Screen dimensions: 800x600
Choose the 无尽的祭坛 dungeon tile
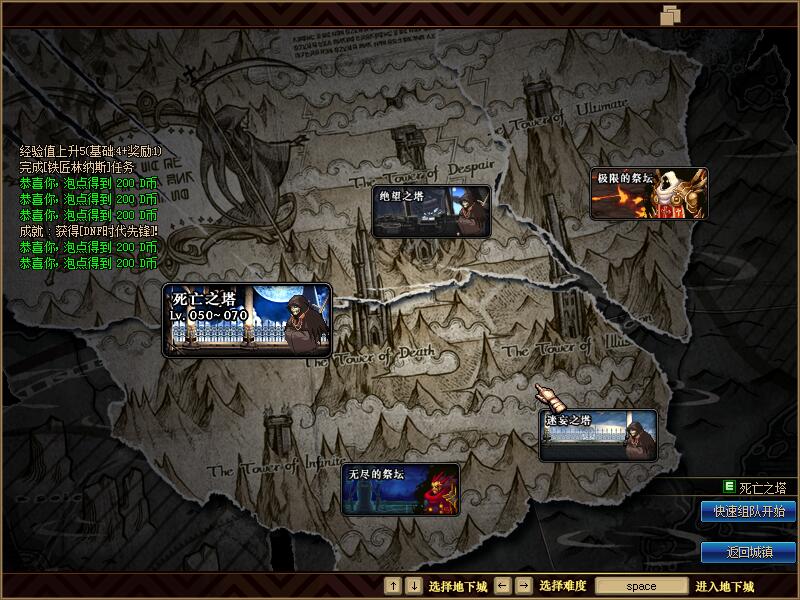(401, 489)
